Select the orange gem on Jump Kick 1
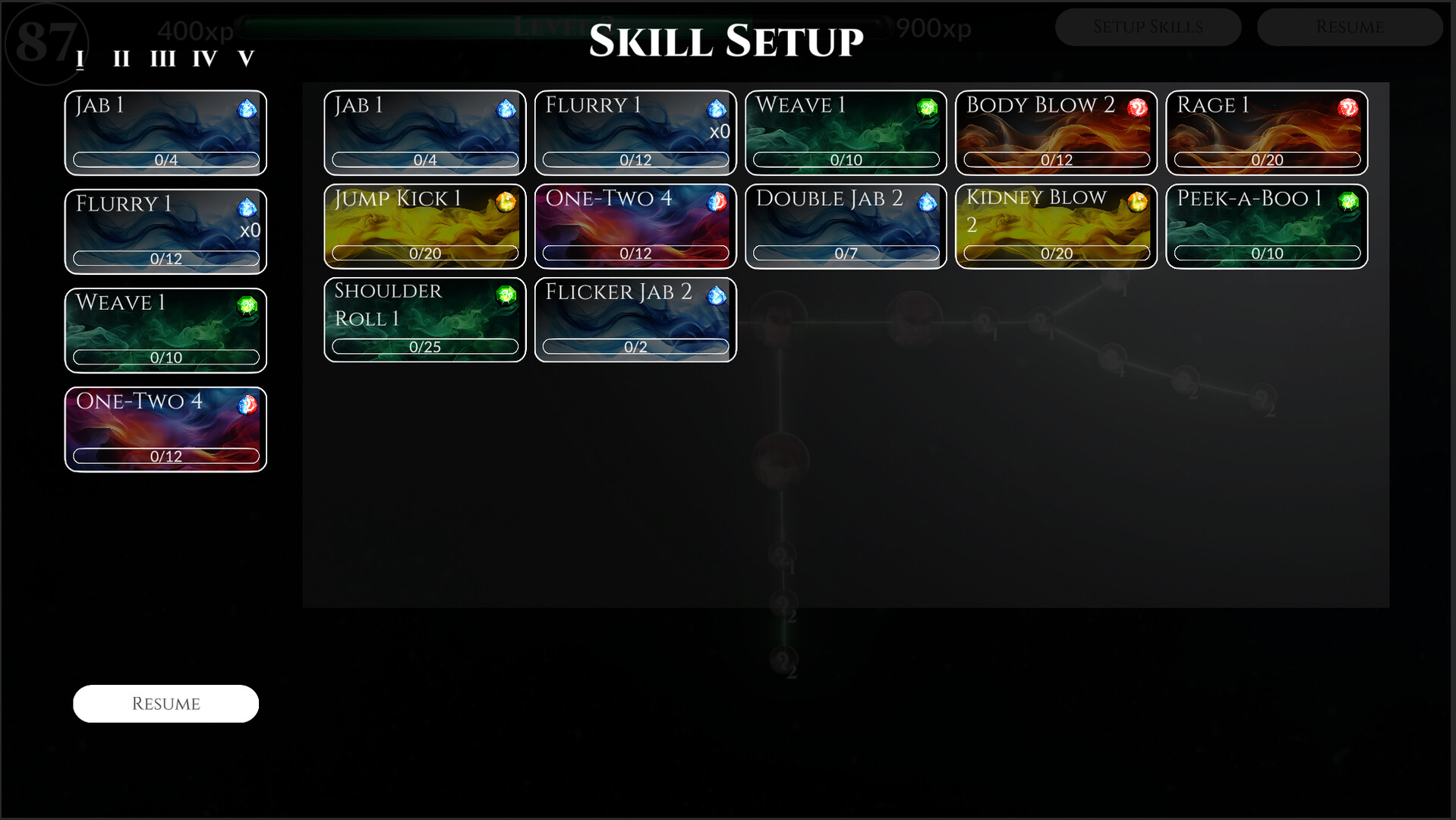The width and height of the screenshot is (1456, 820). 505,202
